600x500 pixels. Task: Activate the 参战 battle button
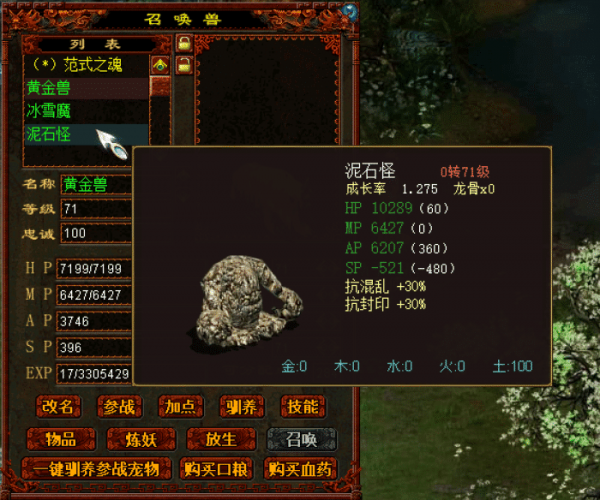[119, 406]
